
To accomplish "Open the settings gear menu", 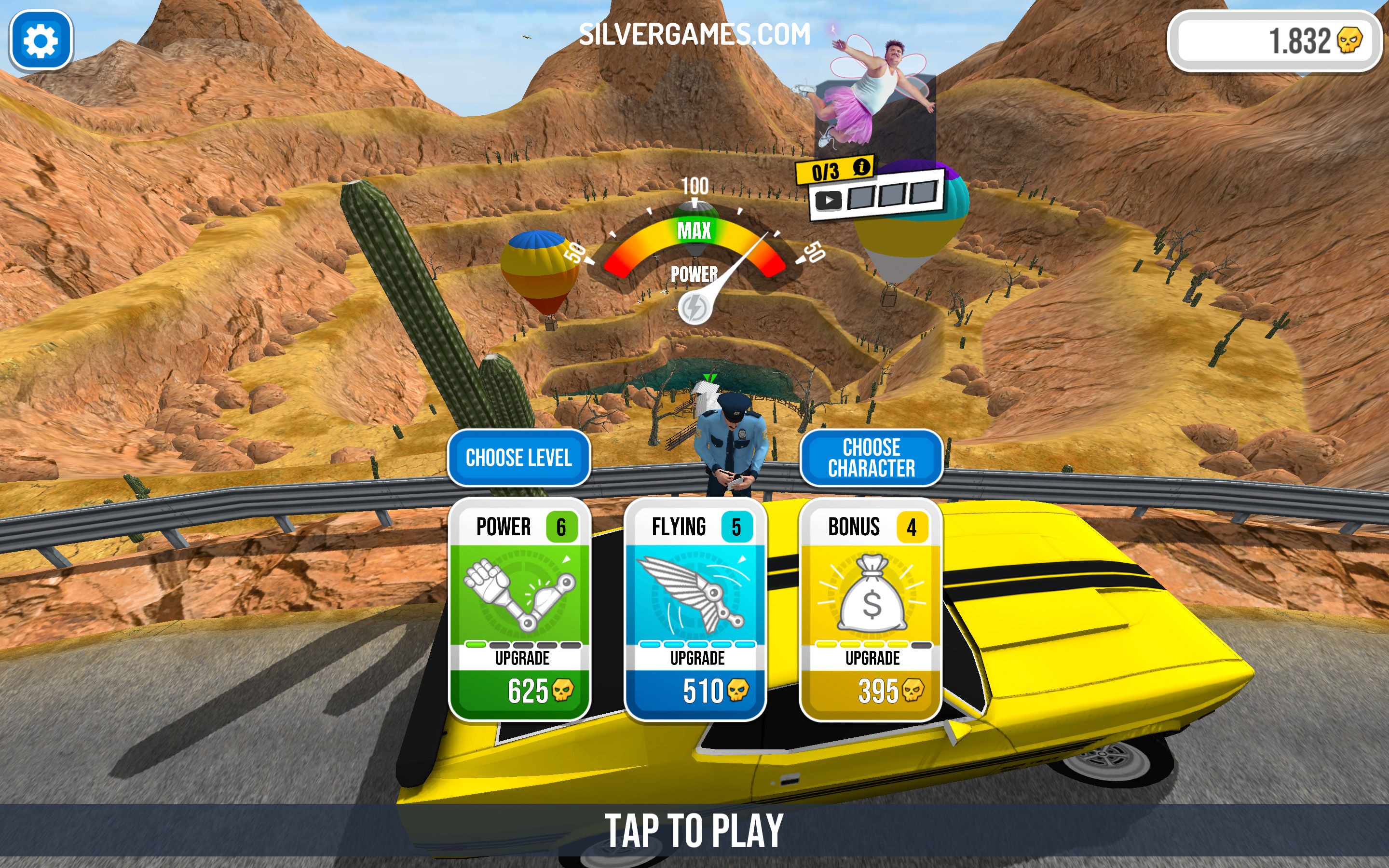I will [x=41, y=41].
